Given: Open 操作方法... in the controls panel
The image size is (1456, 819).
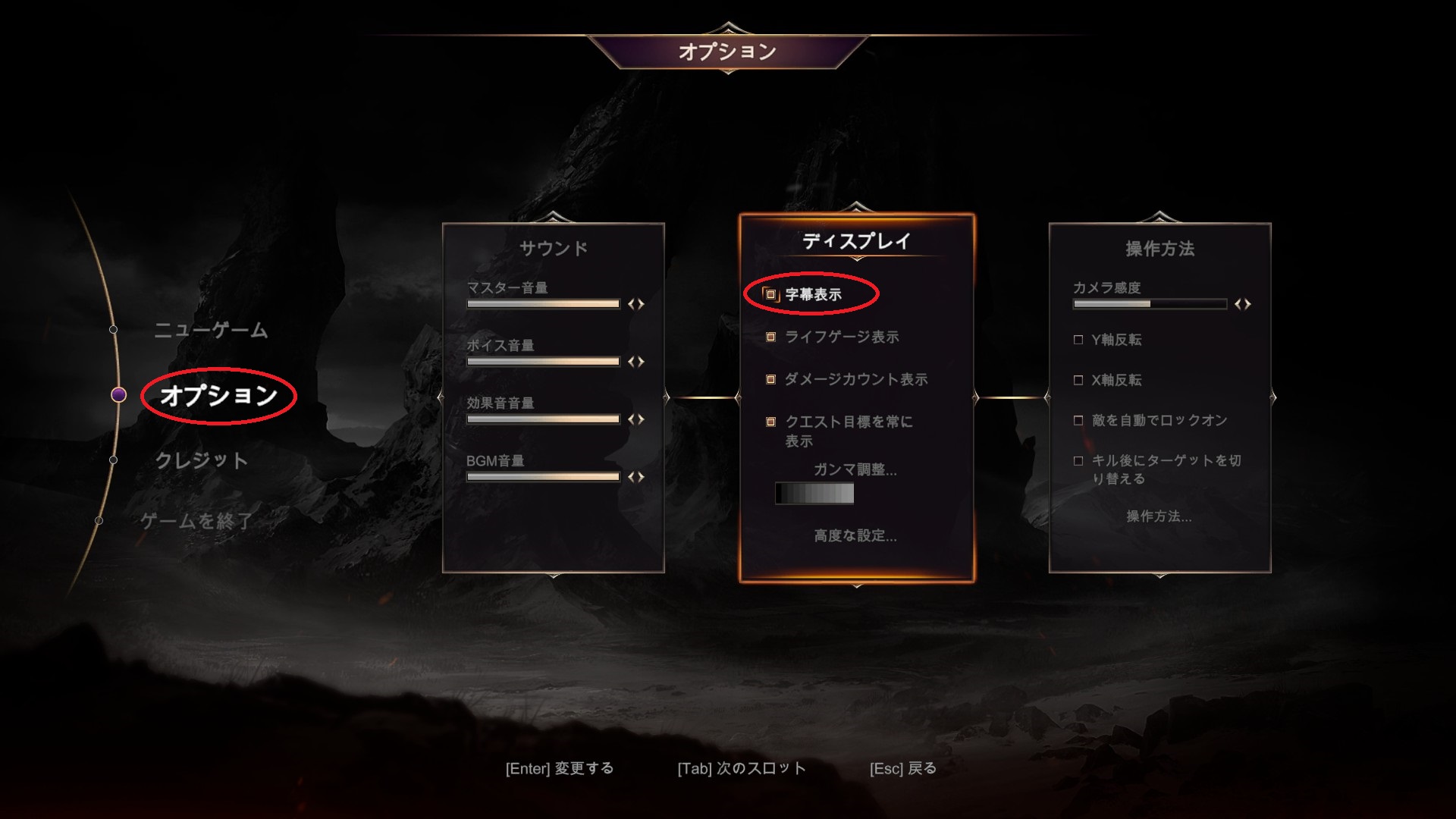Looking at the screenshot, I should (x=1160, y=515).
